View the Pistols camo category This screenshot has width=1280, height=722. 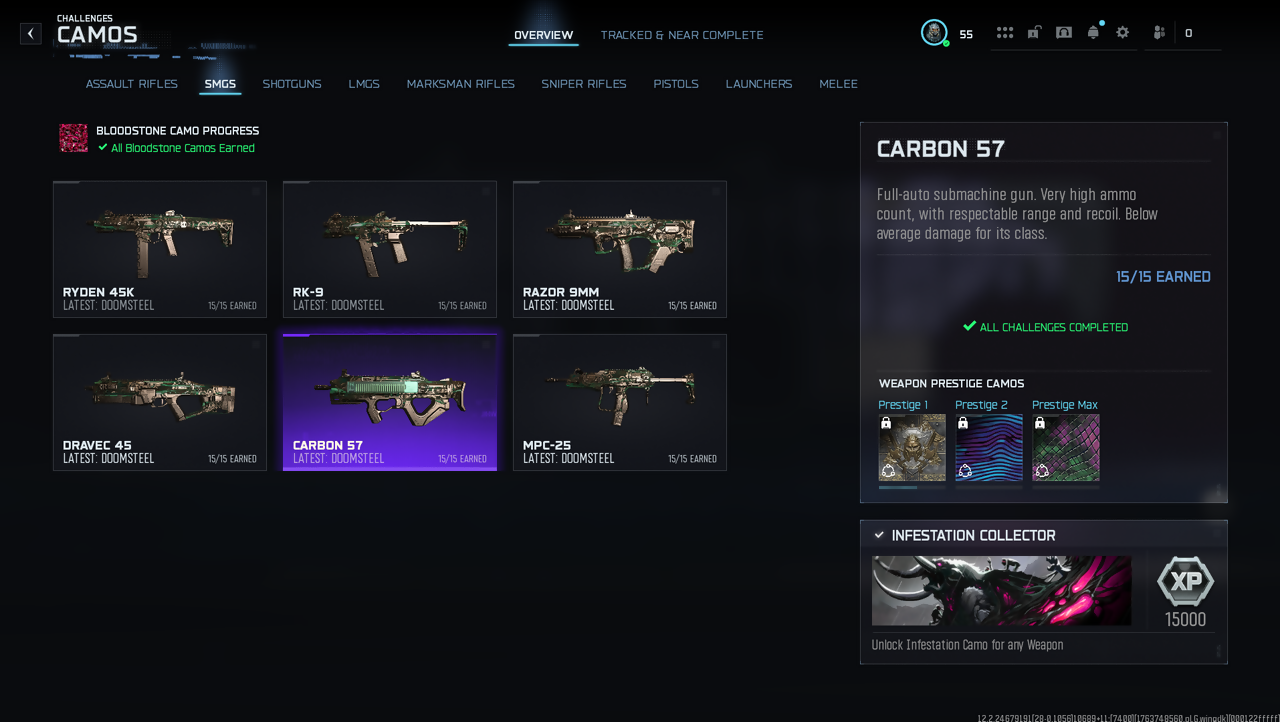click(x=676, y=84)
